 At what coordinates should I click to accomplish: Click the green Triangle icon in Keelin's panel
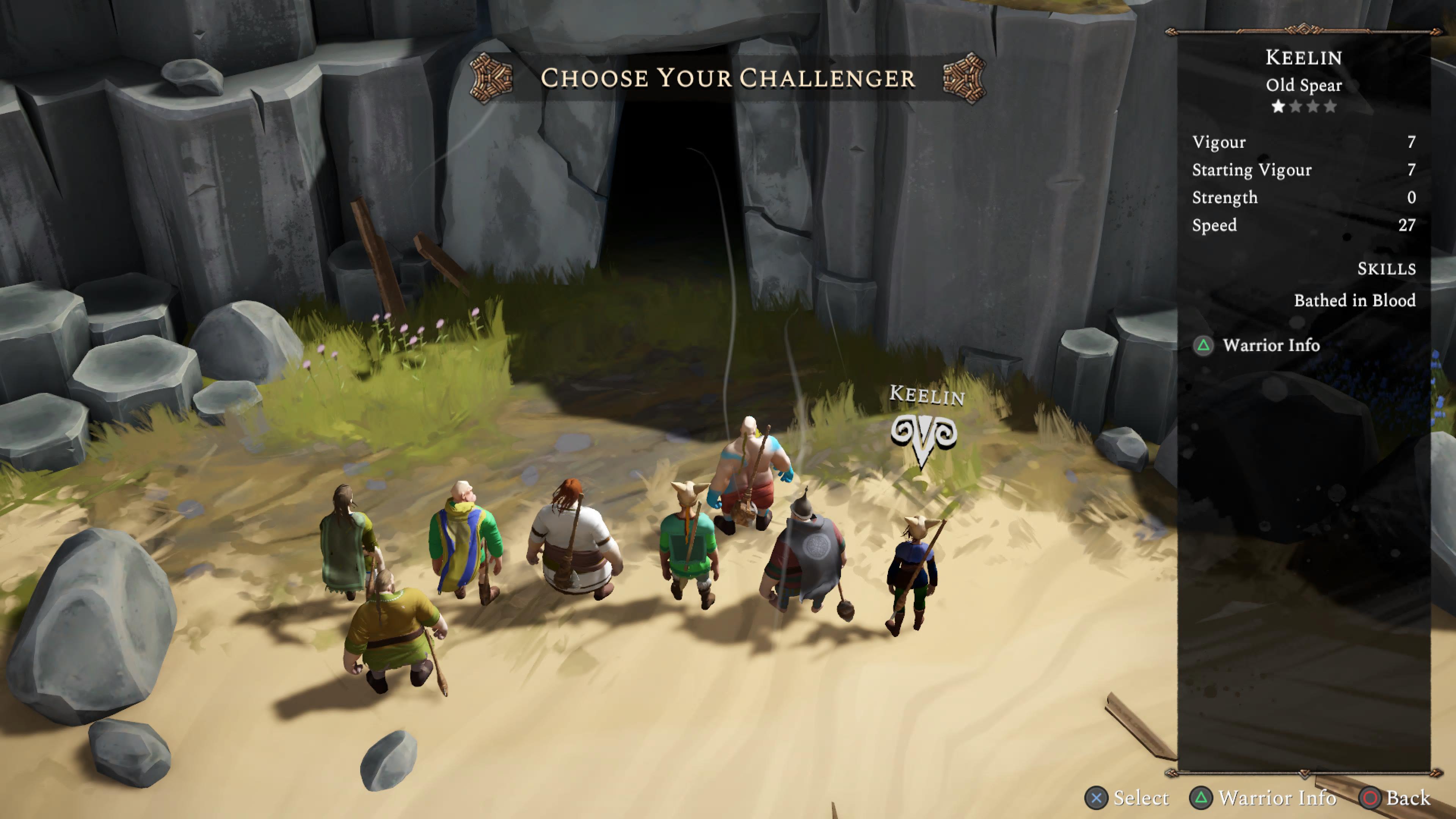(1203, 346)
